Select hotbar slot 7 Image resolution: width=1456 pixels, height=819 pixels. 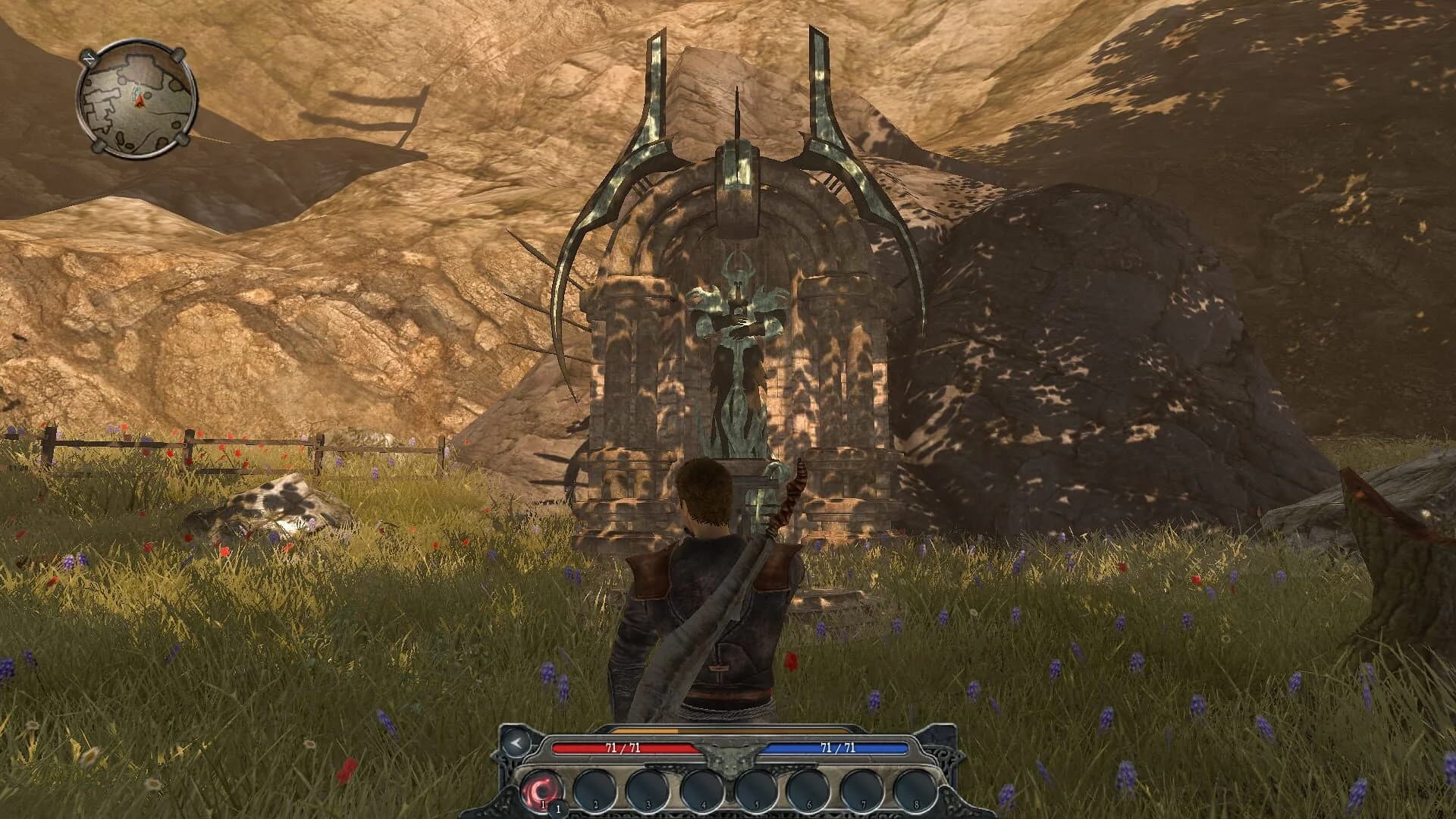point(862,789)
